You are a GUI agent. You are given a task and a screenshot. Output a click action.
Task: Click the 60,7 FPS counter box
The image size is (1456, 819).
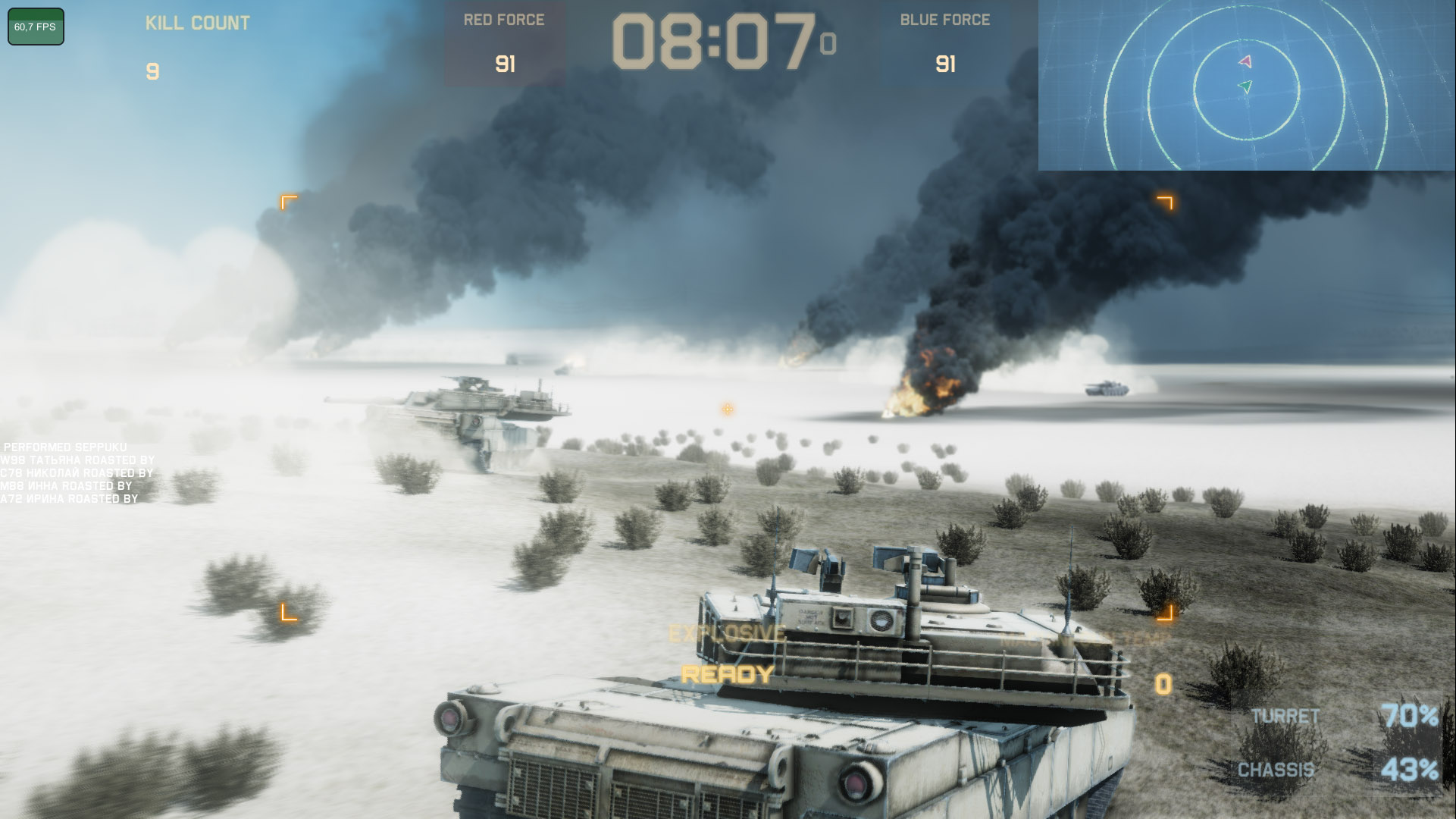(35, 25)
